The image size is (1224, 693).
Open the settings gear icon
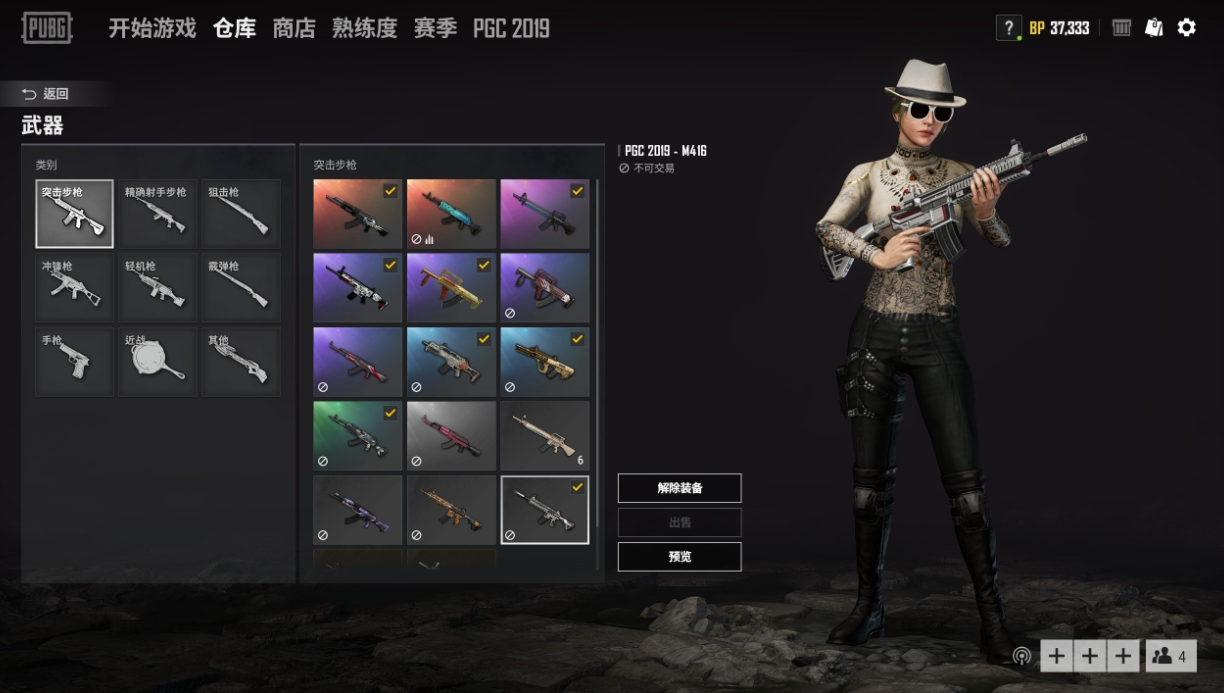coord(1186,28)
